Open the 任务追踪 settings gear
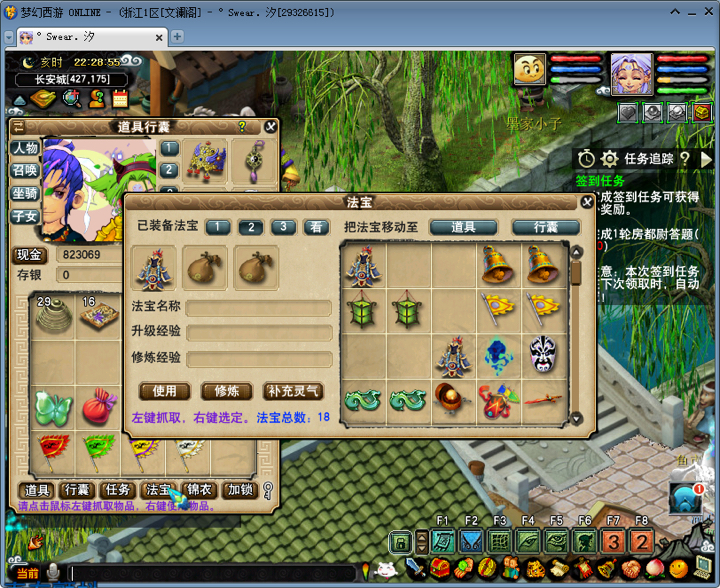The width and height of the screenshot is (720, 588). (608, 159)
